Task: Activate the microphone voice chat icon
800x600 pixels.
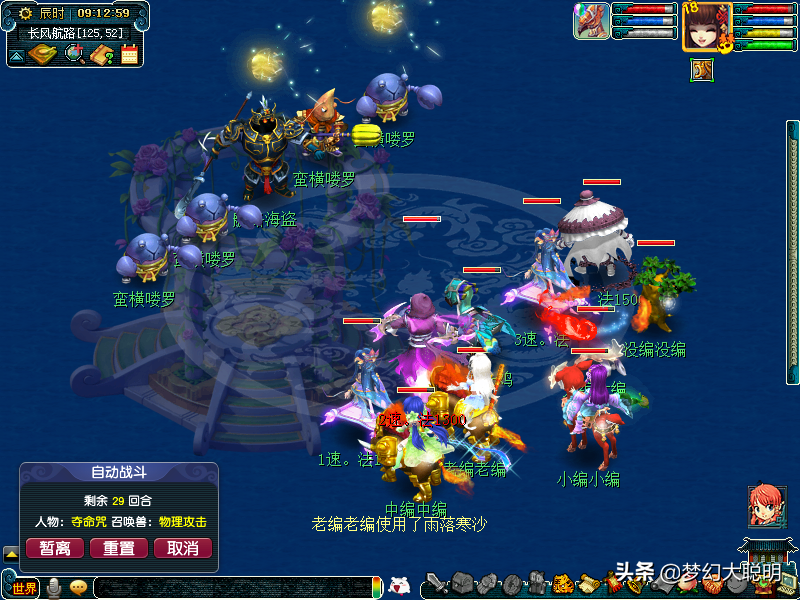Action: [x=53, y=588]
